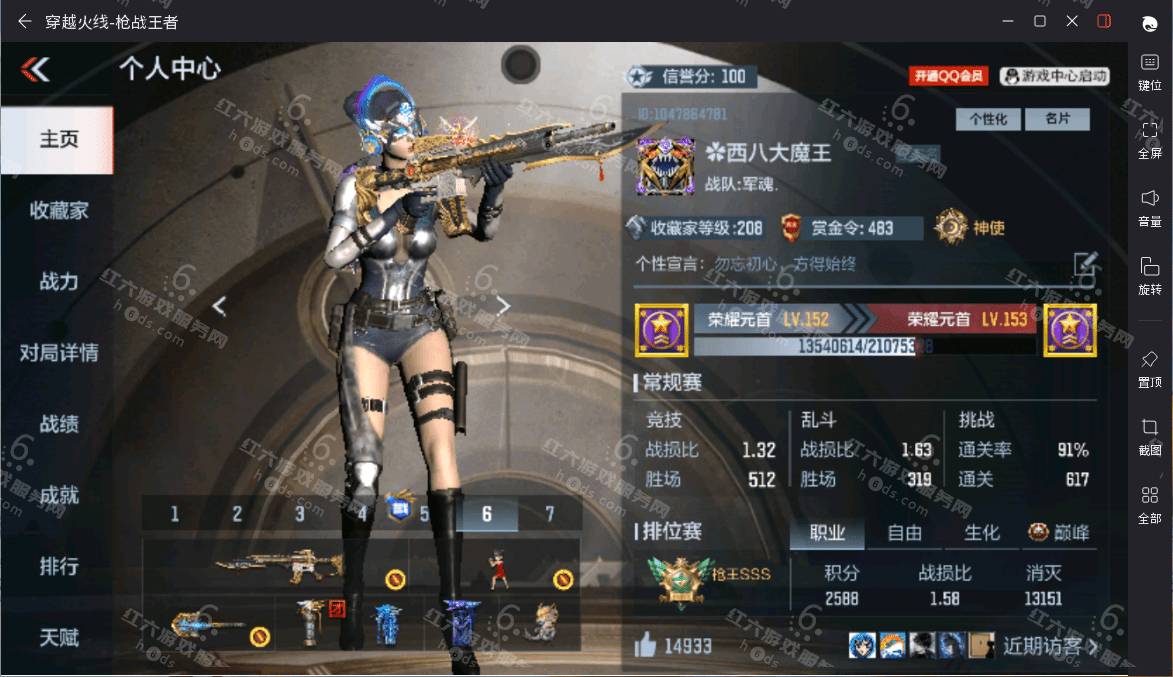This screenshot has width=1173, height=677.
Task: Switch to the 战力 section
Action: tap(58, 282)
